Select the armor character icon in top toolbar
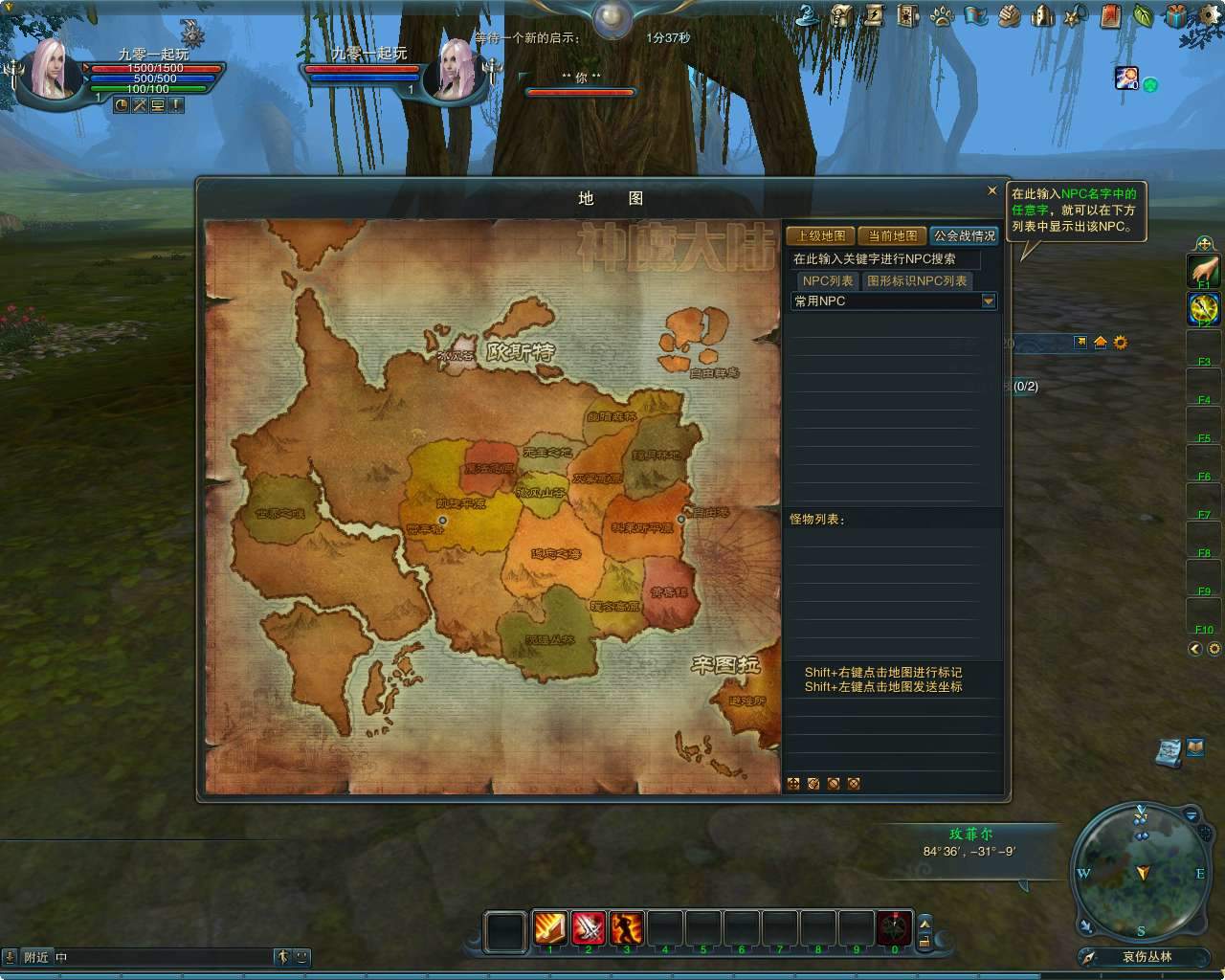1225x980 pixels. click(1041, 16)
